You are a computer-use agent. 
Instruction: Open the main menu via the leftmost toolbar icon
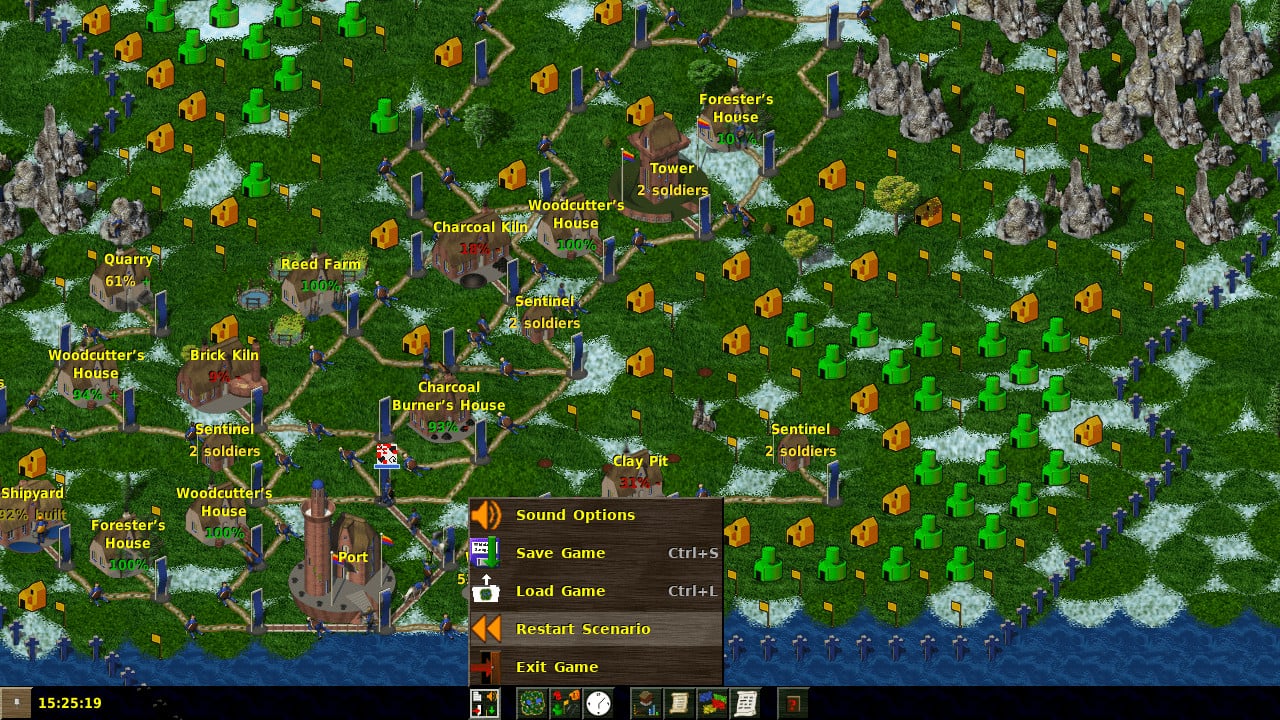(483, 703)
